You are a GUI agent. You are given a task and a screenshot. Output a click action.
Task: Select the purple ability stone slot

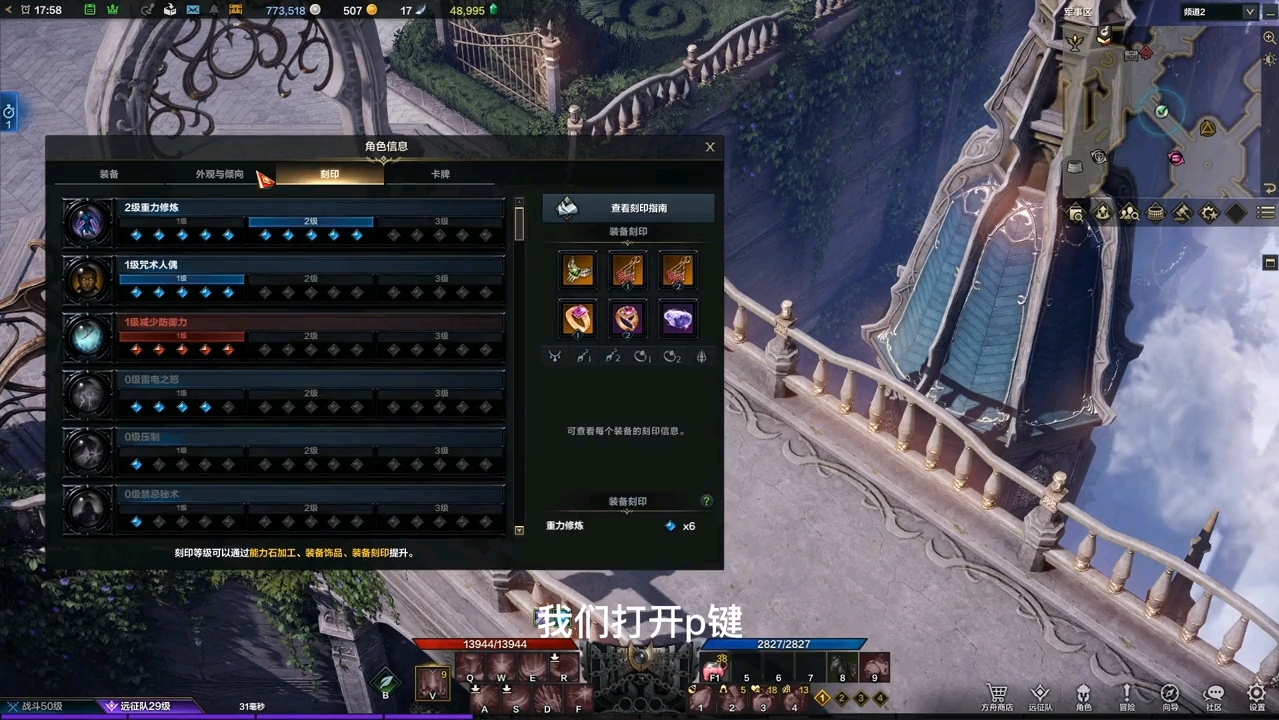[678, 319]
